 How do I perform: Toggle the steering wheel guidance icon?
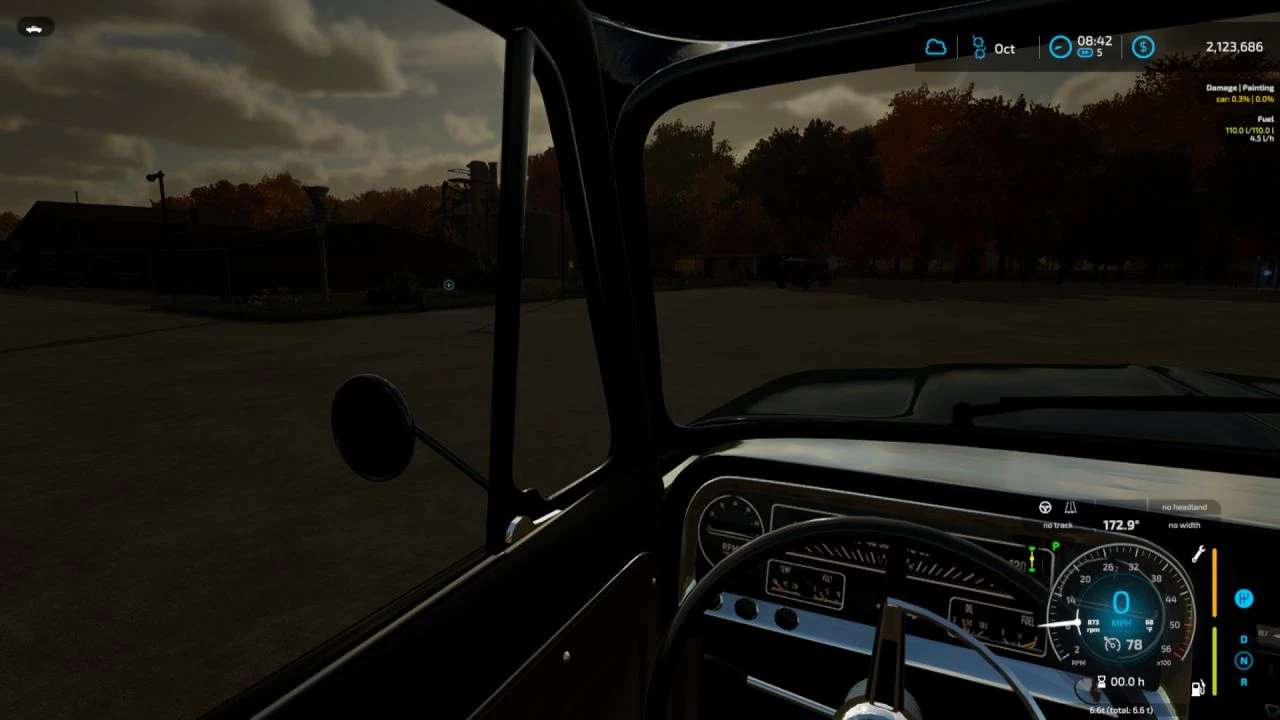tap(1046, 508)
